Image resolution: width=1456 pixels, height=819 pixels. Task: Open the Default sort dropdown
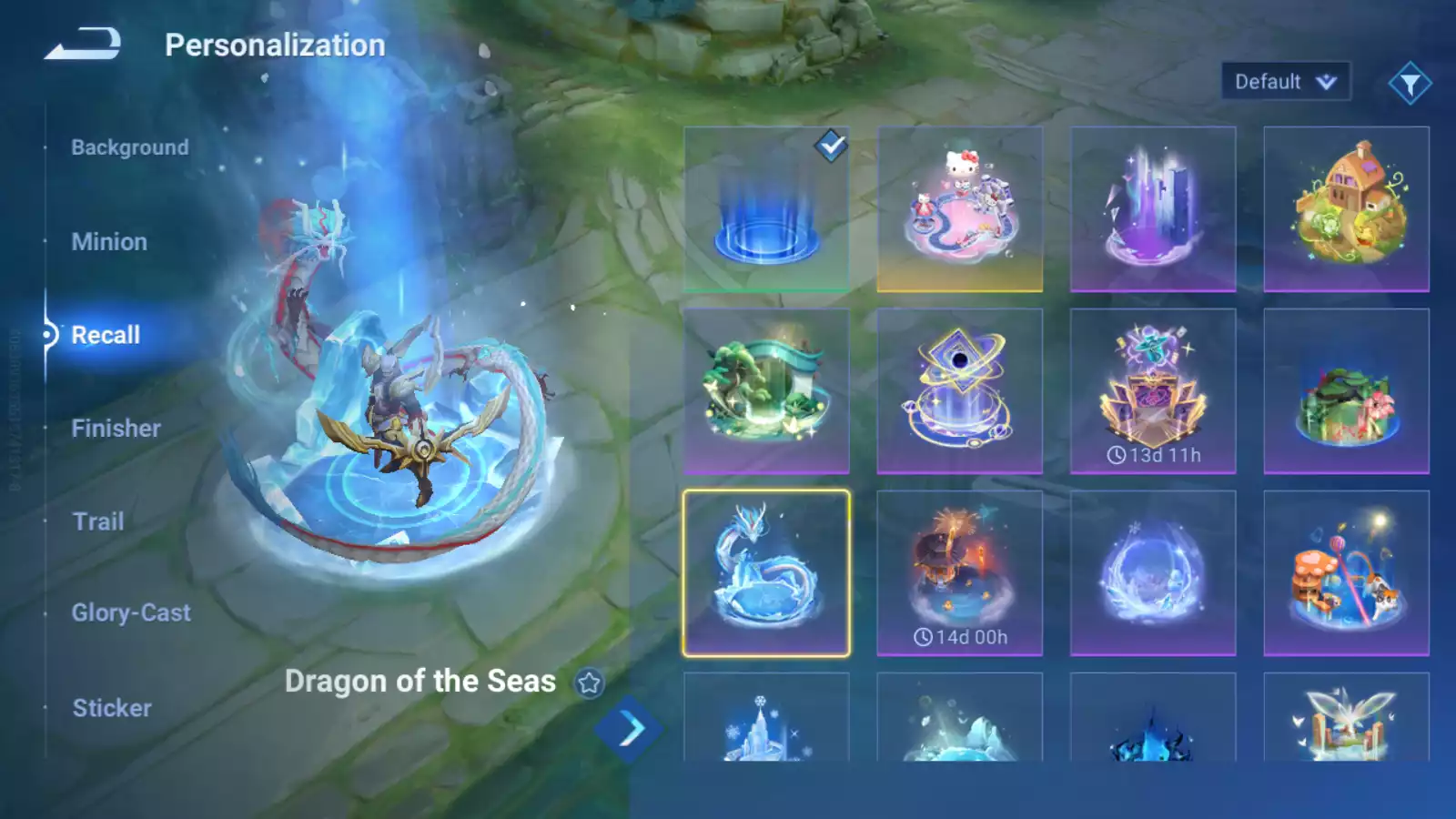[x=1285, y=82]
